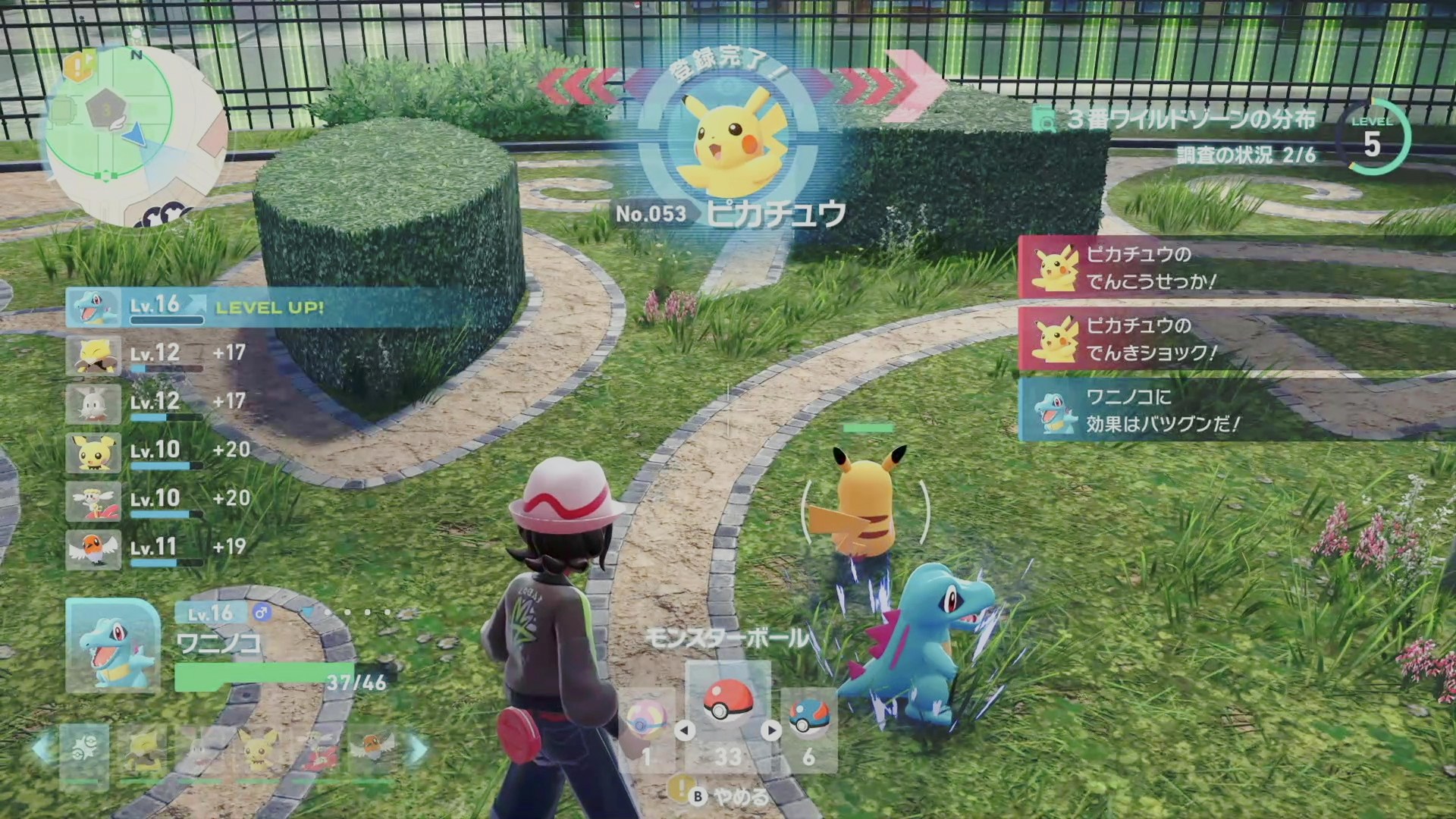Cycle ball selection with the right arrow
1456x819 pixels.
point(771,730)
